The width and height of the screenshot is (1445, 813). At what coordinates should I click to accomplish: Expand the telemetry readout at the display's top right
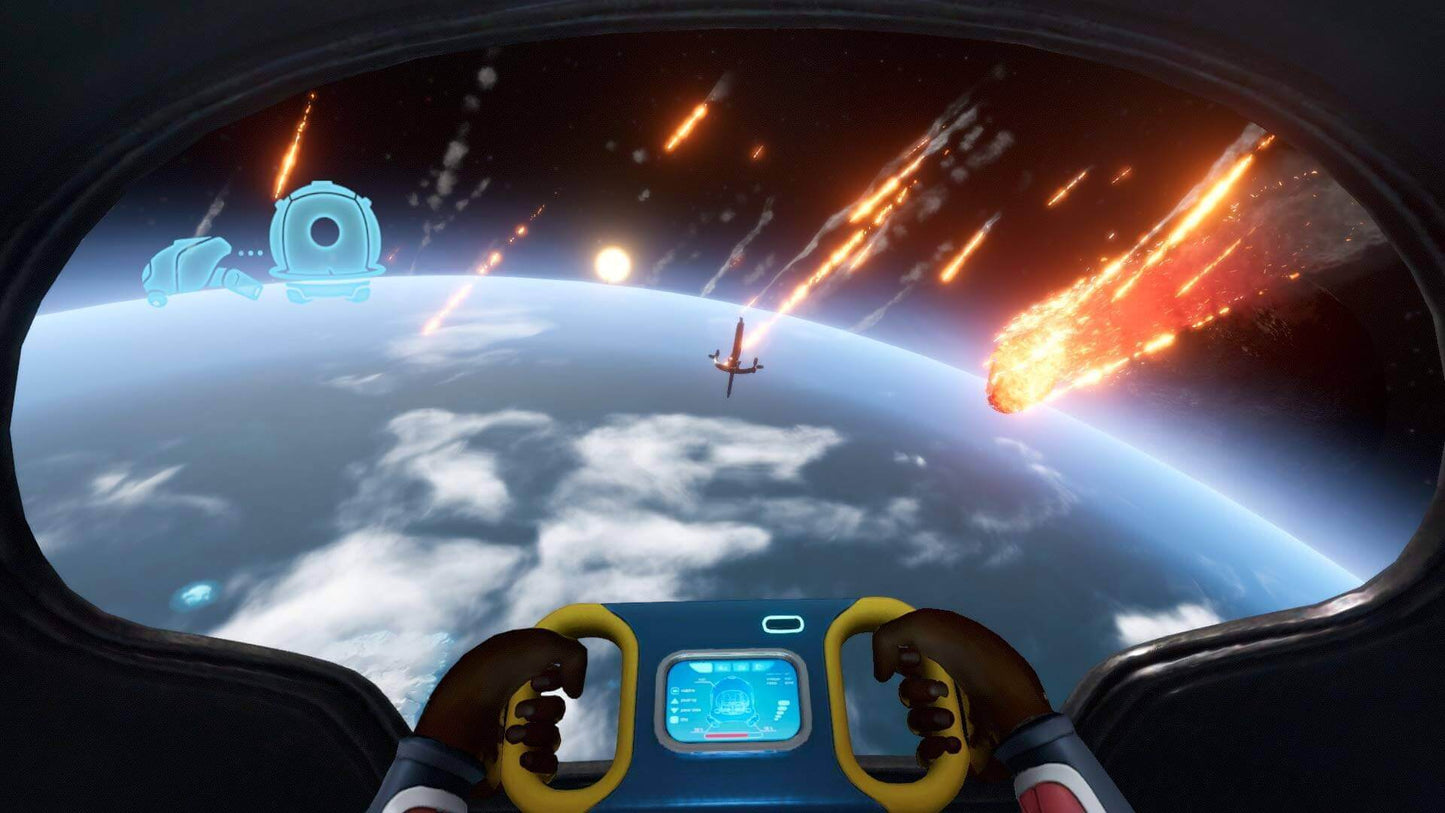point(777,679)
